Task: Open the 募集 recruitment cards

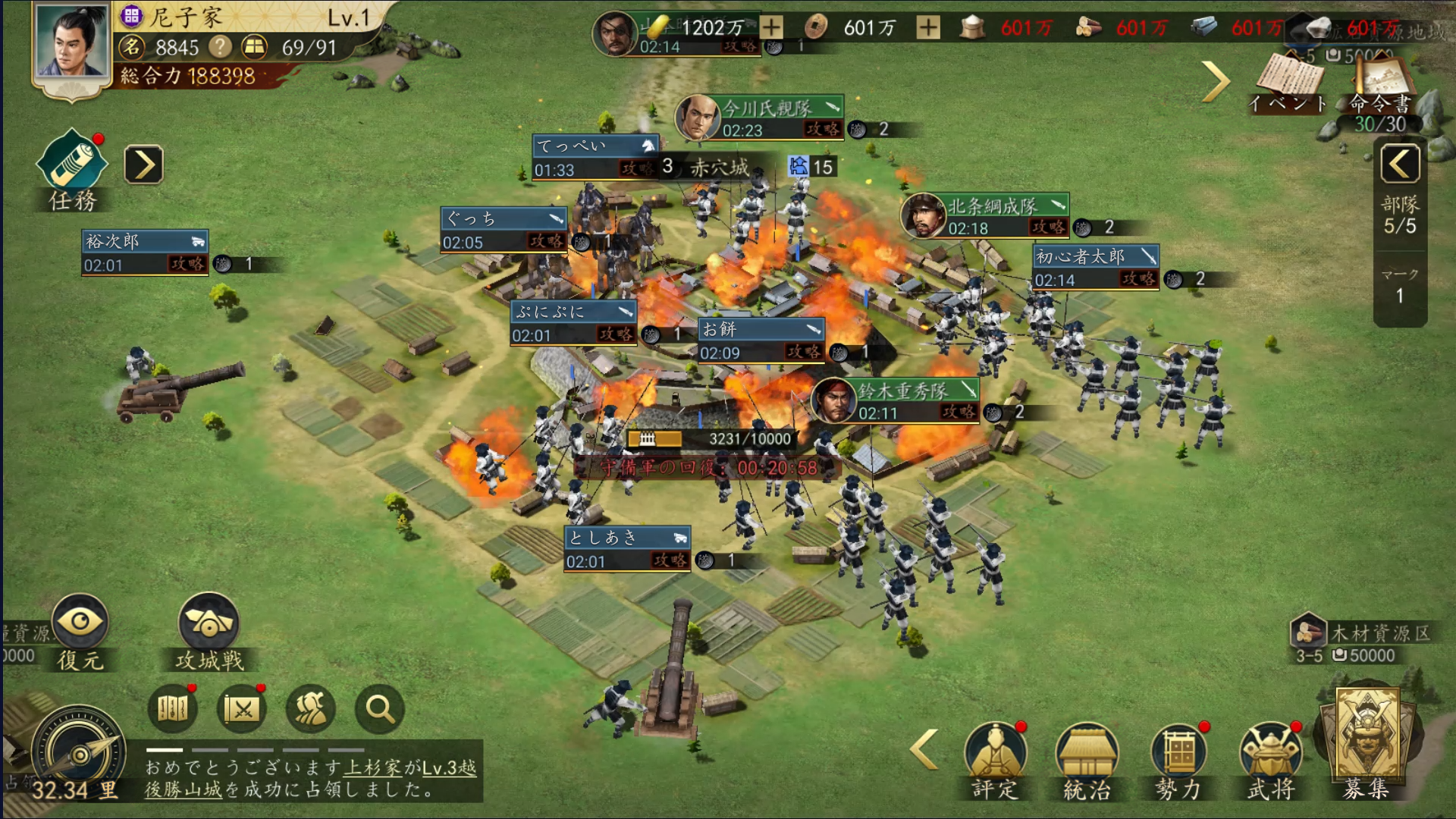Action: click(x=1367, y=739)
